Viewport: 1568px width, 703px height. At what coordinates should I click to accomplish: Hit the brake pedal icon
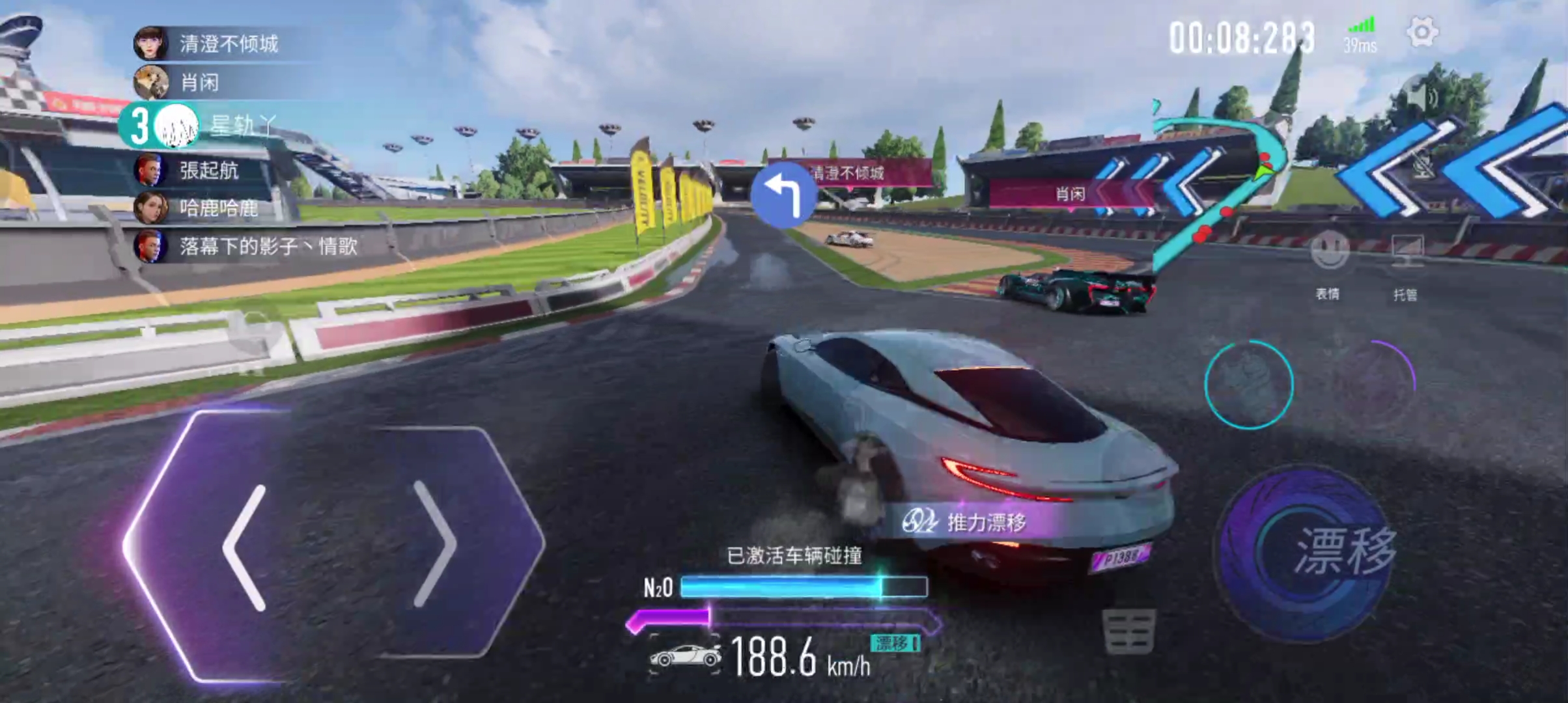point(1129,630)
